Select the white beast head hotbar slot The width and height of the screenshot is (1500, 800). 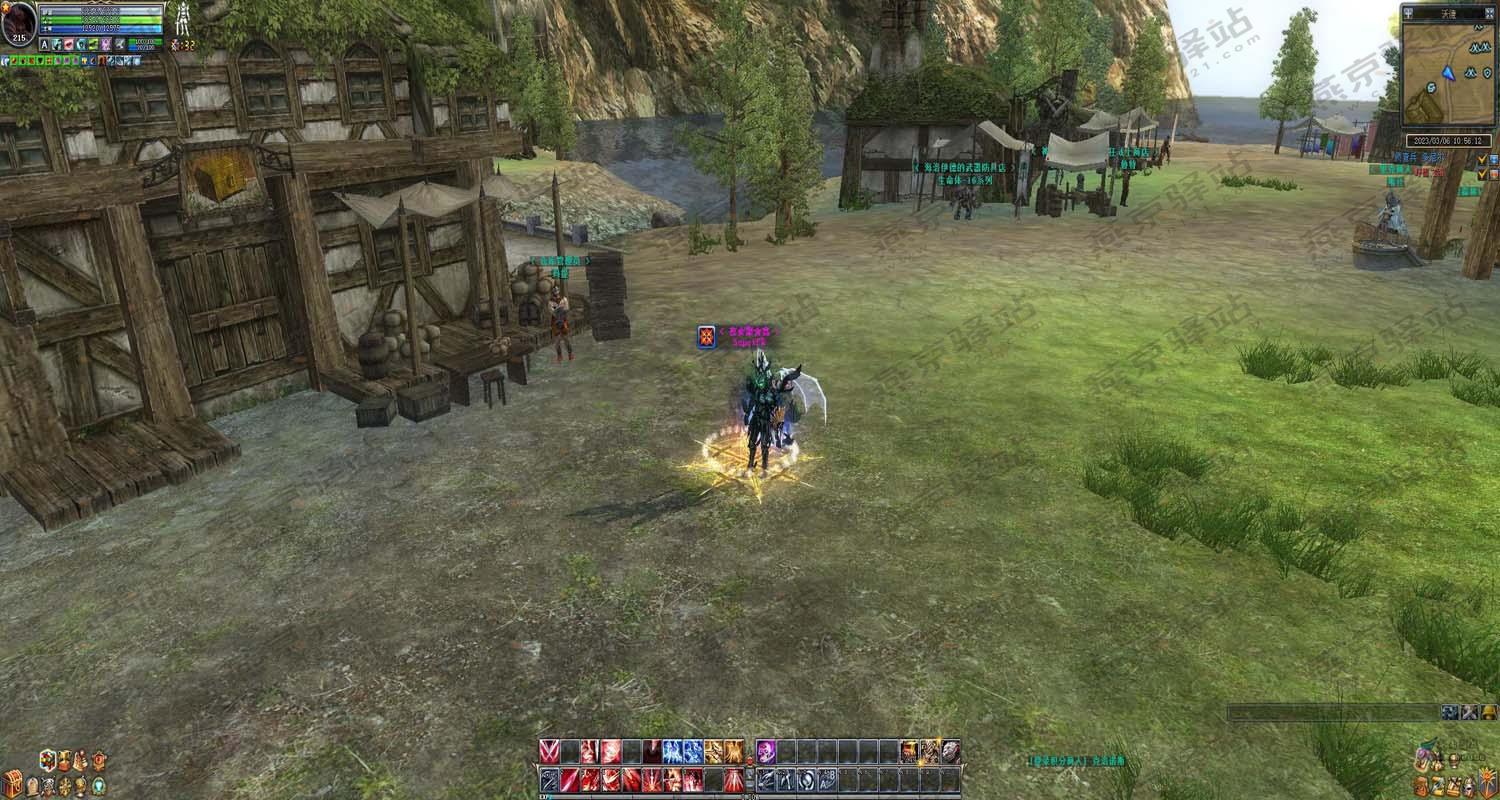(x=948, y=751)
